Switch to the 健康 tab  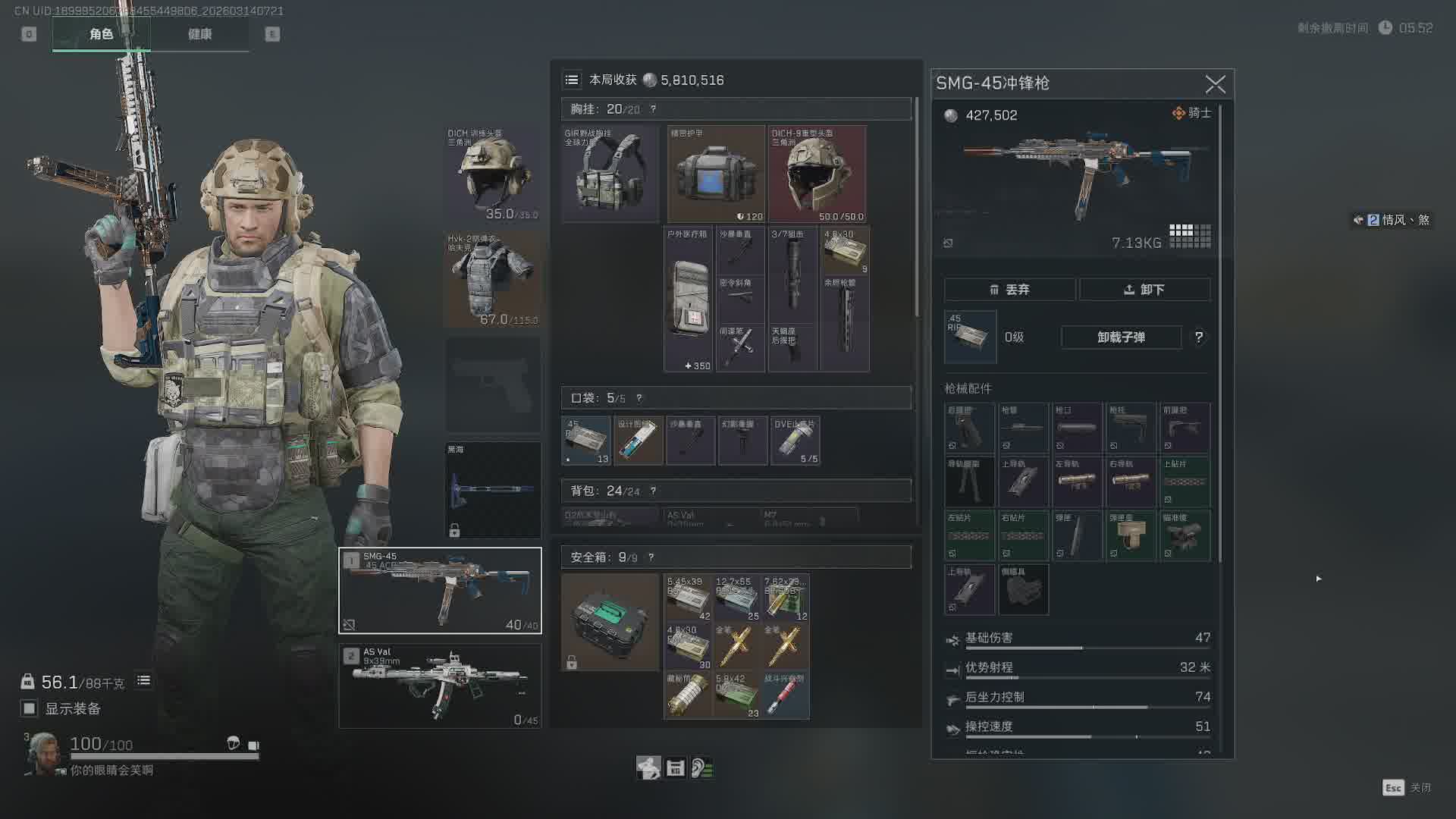pyautogui.click(x=199, y=34)
